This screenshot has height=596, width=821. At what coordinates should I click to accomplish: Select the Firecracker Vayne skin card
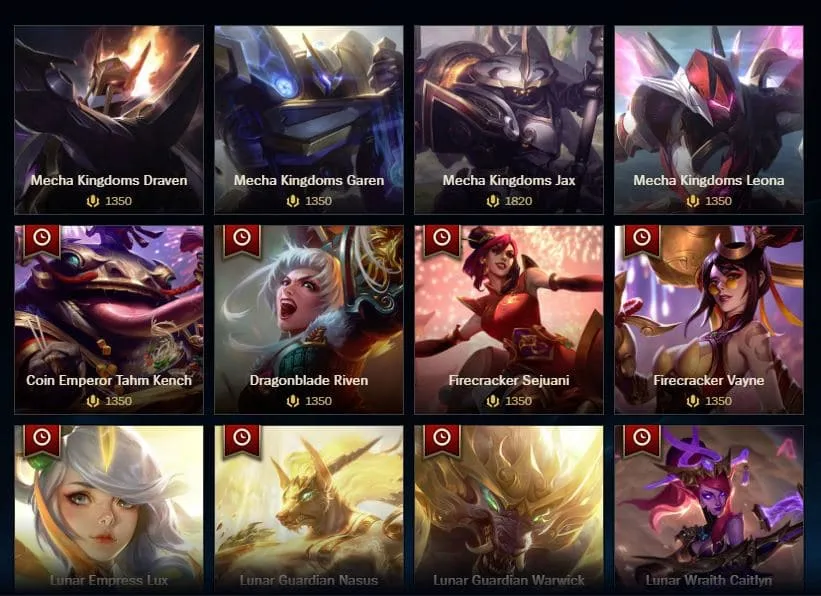tap(709, 320)
